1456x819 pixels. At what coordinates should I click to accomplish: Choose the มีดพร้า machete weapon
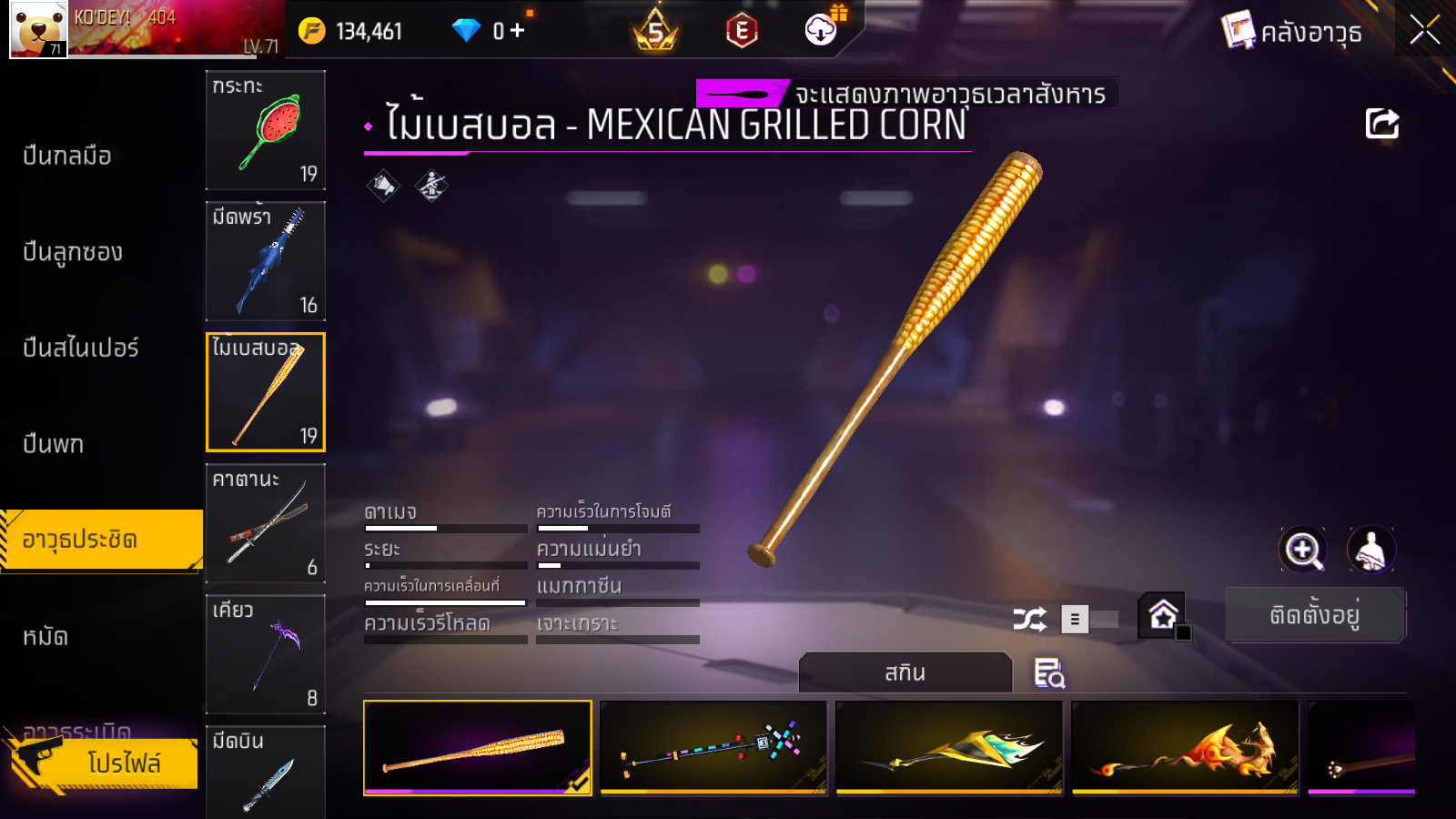[x=265, y=261]
